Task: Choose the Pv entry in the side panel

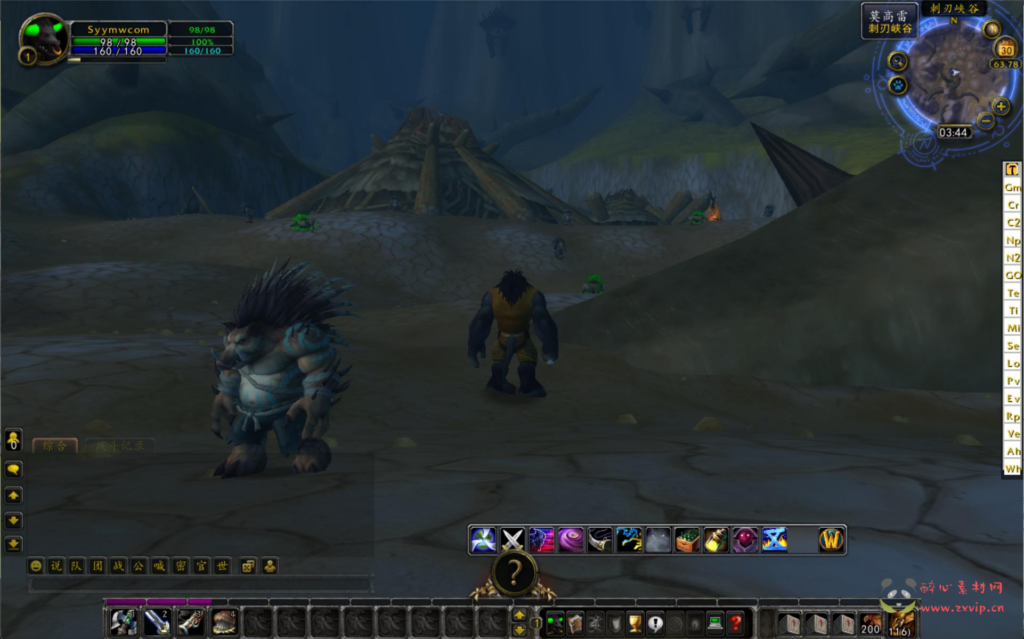Action: tap(1013, 381)
